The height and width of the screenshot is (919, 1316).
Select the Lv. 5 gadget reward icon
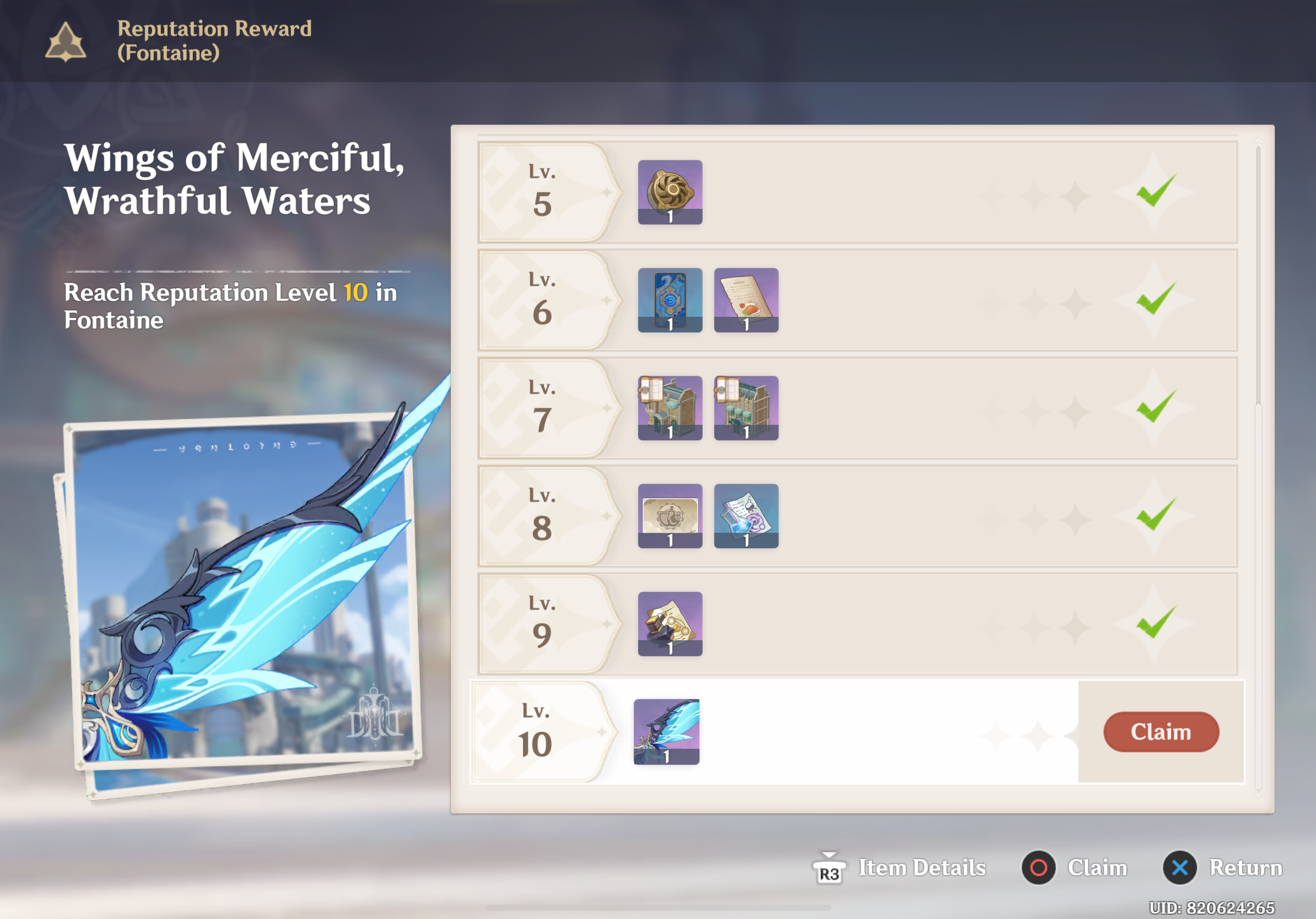click(670, 192)
